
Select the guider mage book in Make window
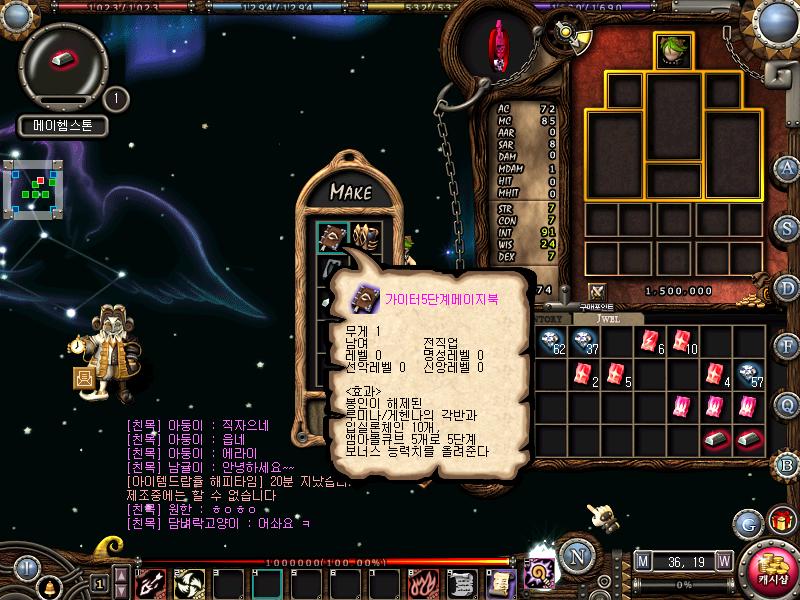tap(333, 237)
